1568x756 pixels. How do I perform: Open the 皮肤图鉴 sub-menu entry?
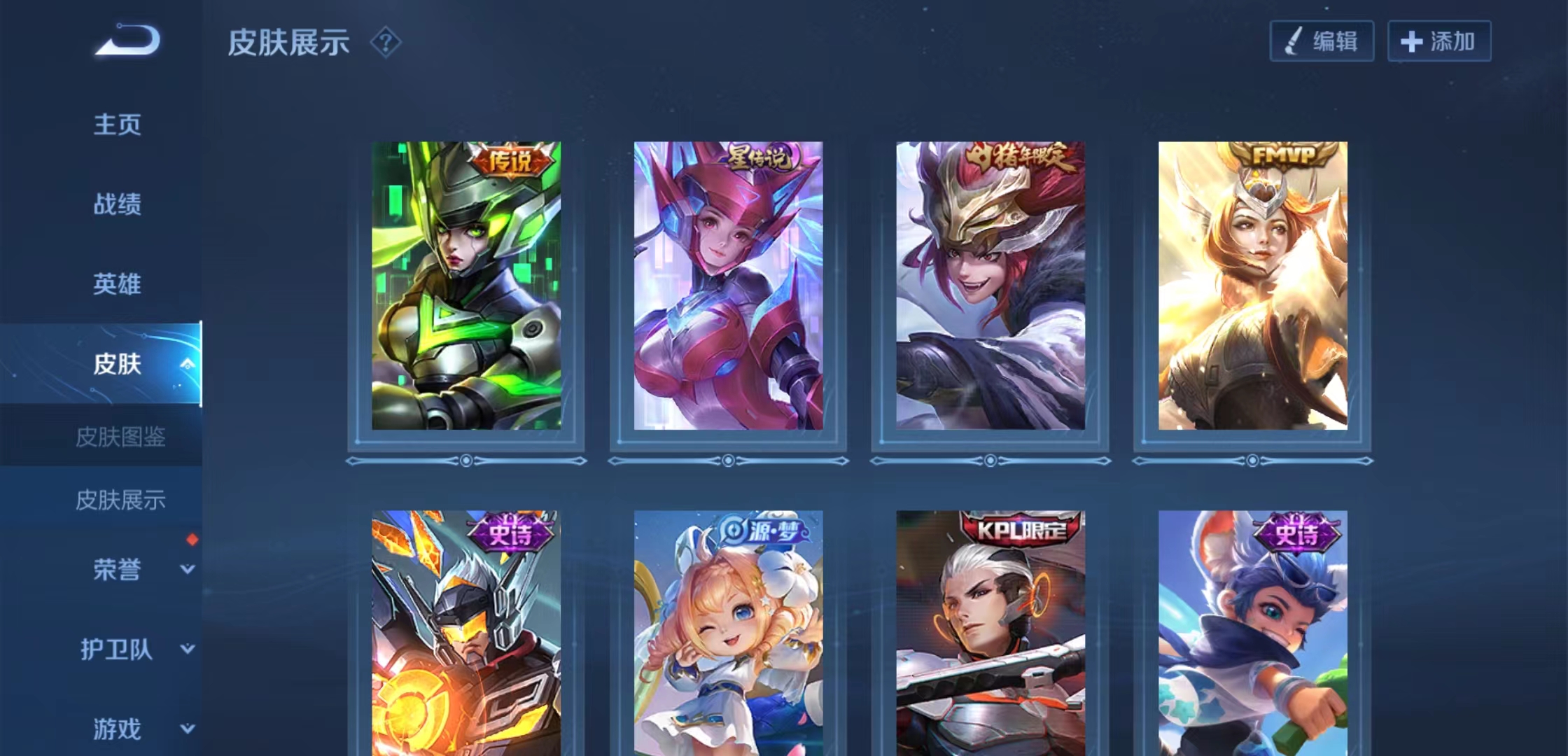(x=120, y=437)
